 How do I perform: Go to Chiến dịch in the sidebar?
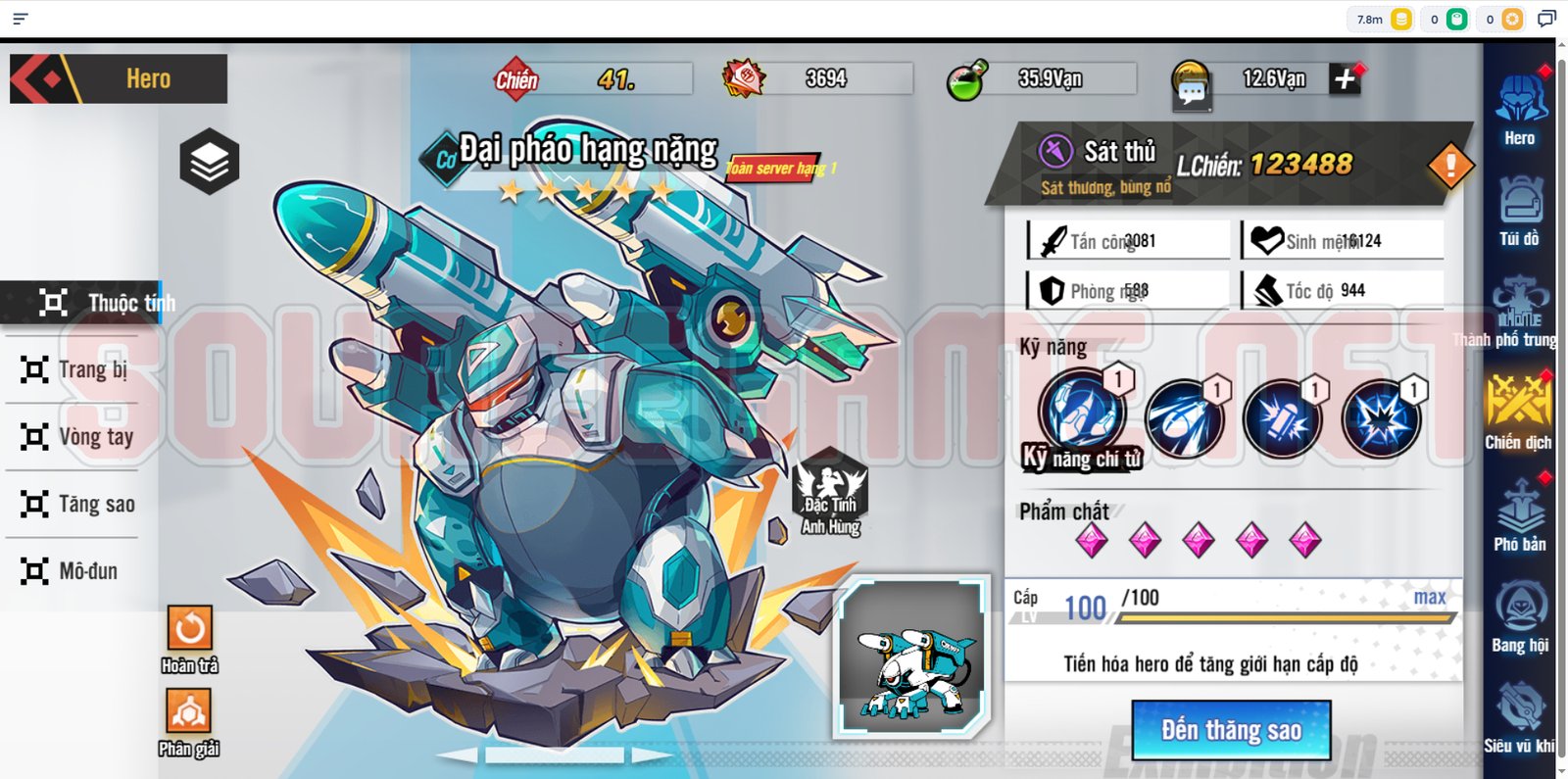tap(1518, 412)
